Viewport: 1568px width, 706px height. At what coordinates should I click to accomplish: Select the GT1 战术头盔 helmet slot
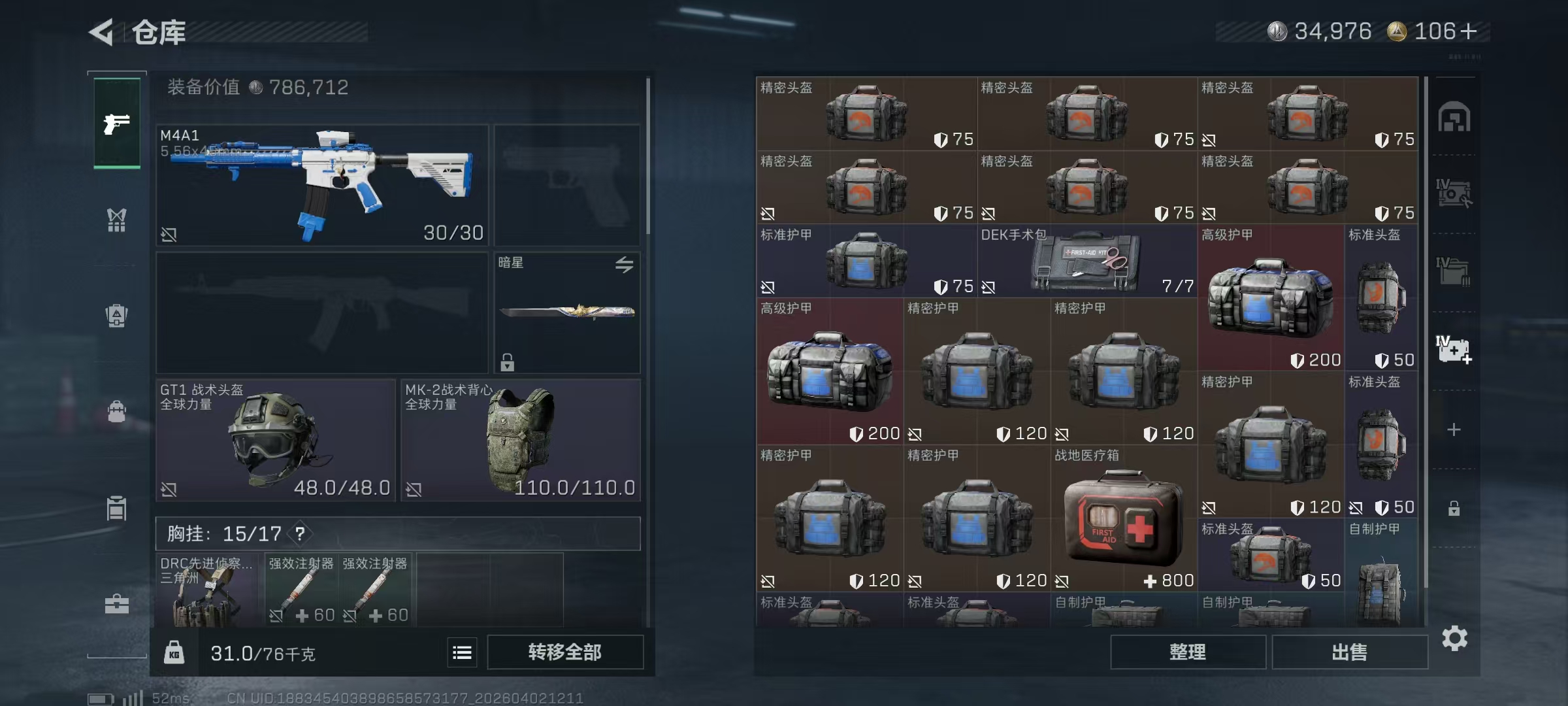[275, 440]
